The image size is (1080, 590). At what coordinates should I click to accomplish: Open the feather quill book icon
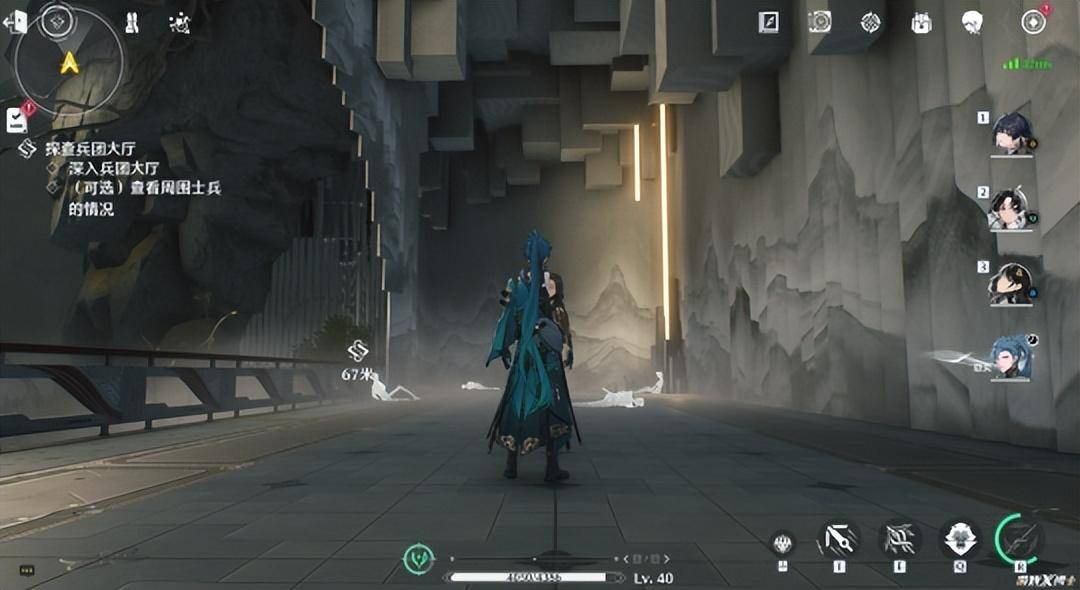point(768,22)
